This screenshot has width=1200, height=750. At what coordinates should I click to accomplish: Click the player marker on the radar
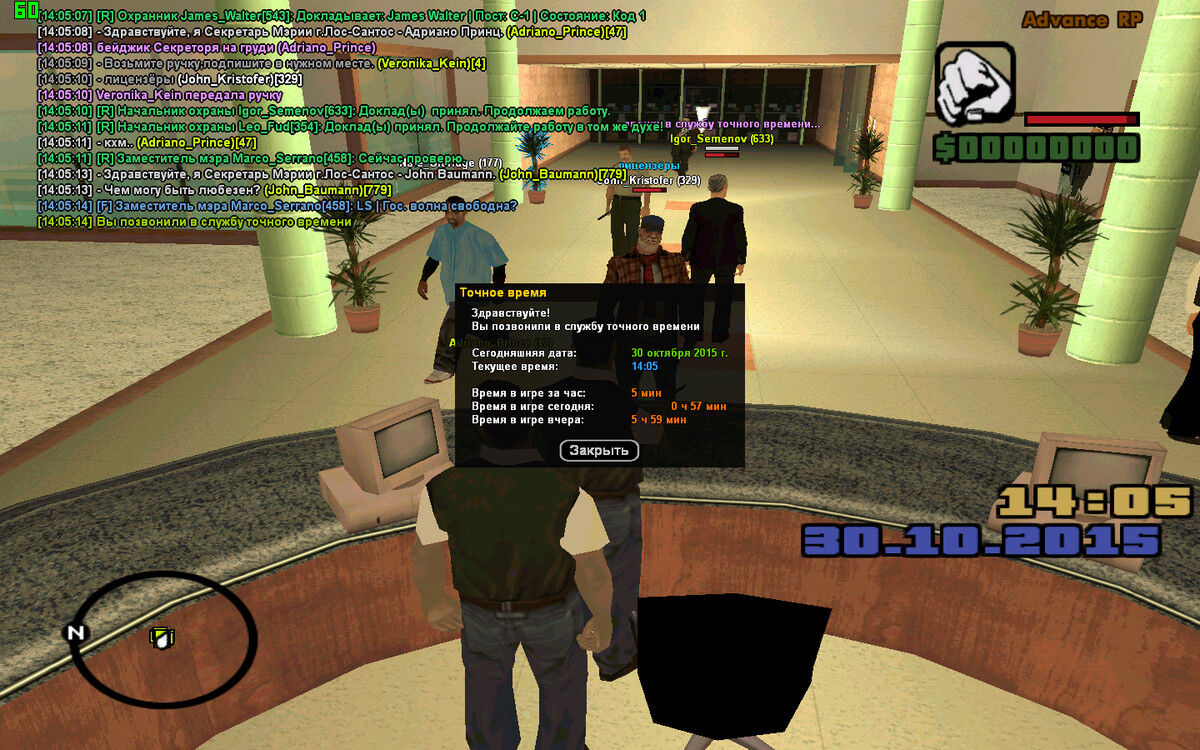pyautogui.click(x=161, y=636)
